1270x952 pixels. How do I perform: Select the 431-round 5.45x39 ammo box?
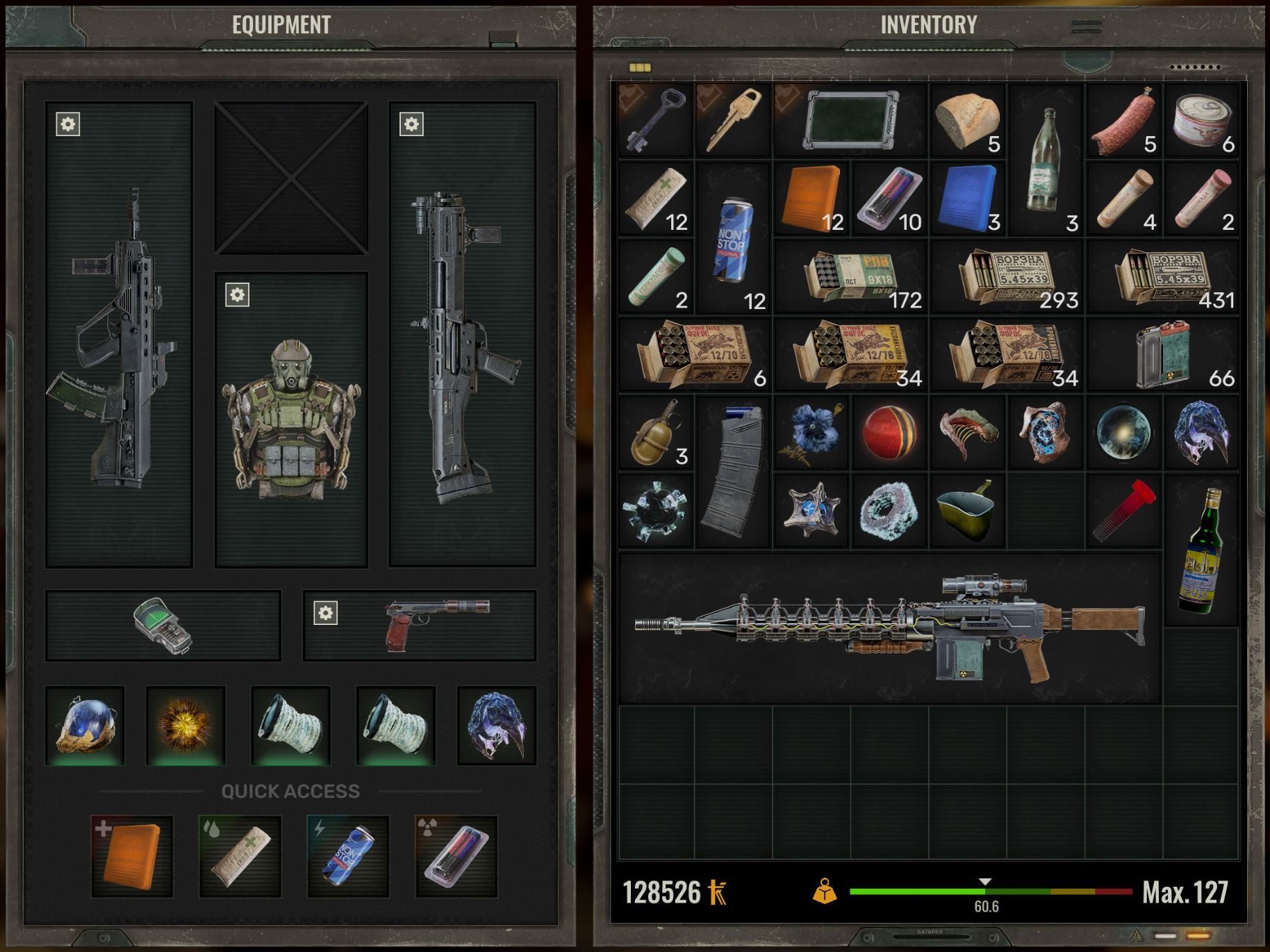coord(1163,278)
